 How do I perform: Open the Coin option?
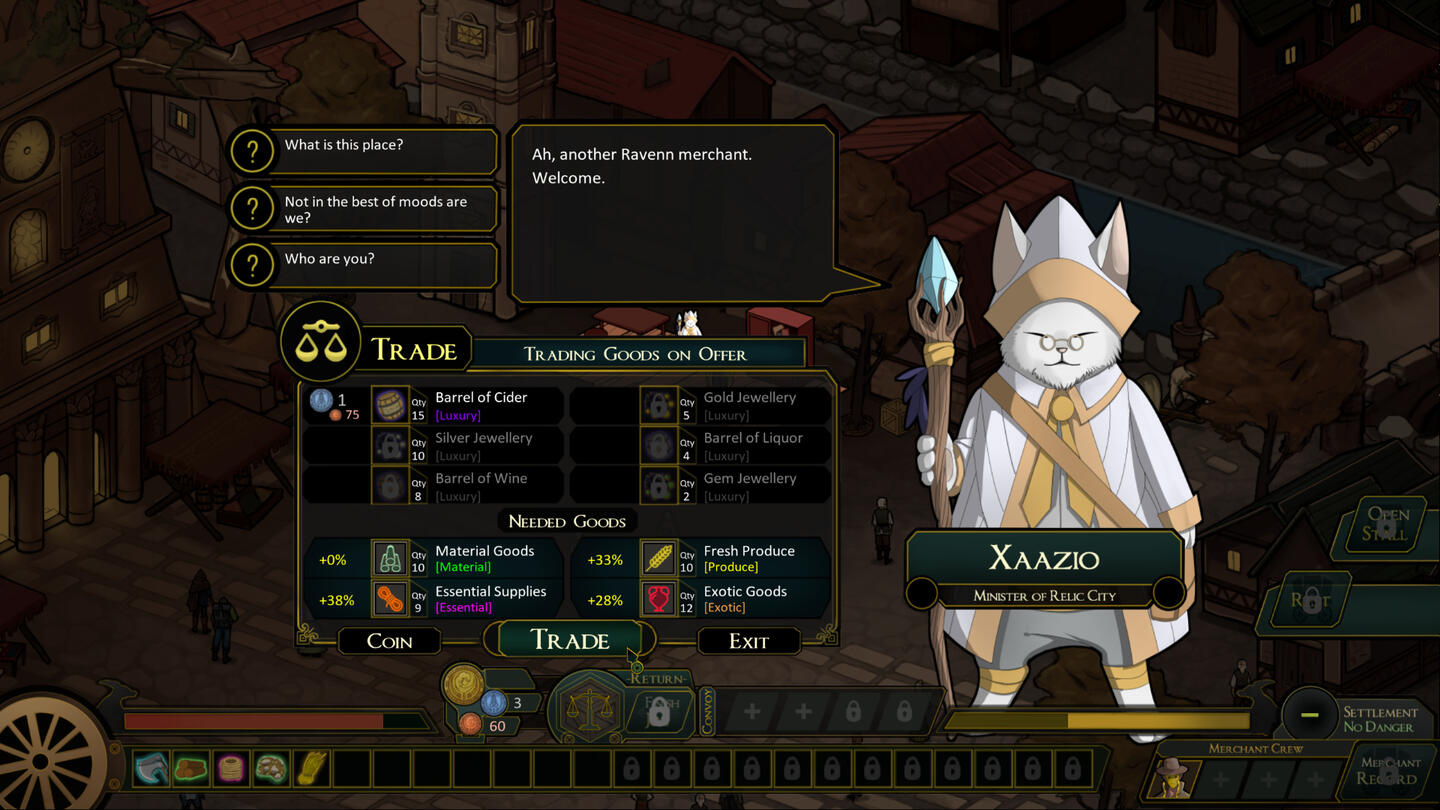(x=389, y=641)
